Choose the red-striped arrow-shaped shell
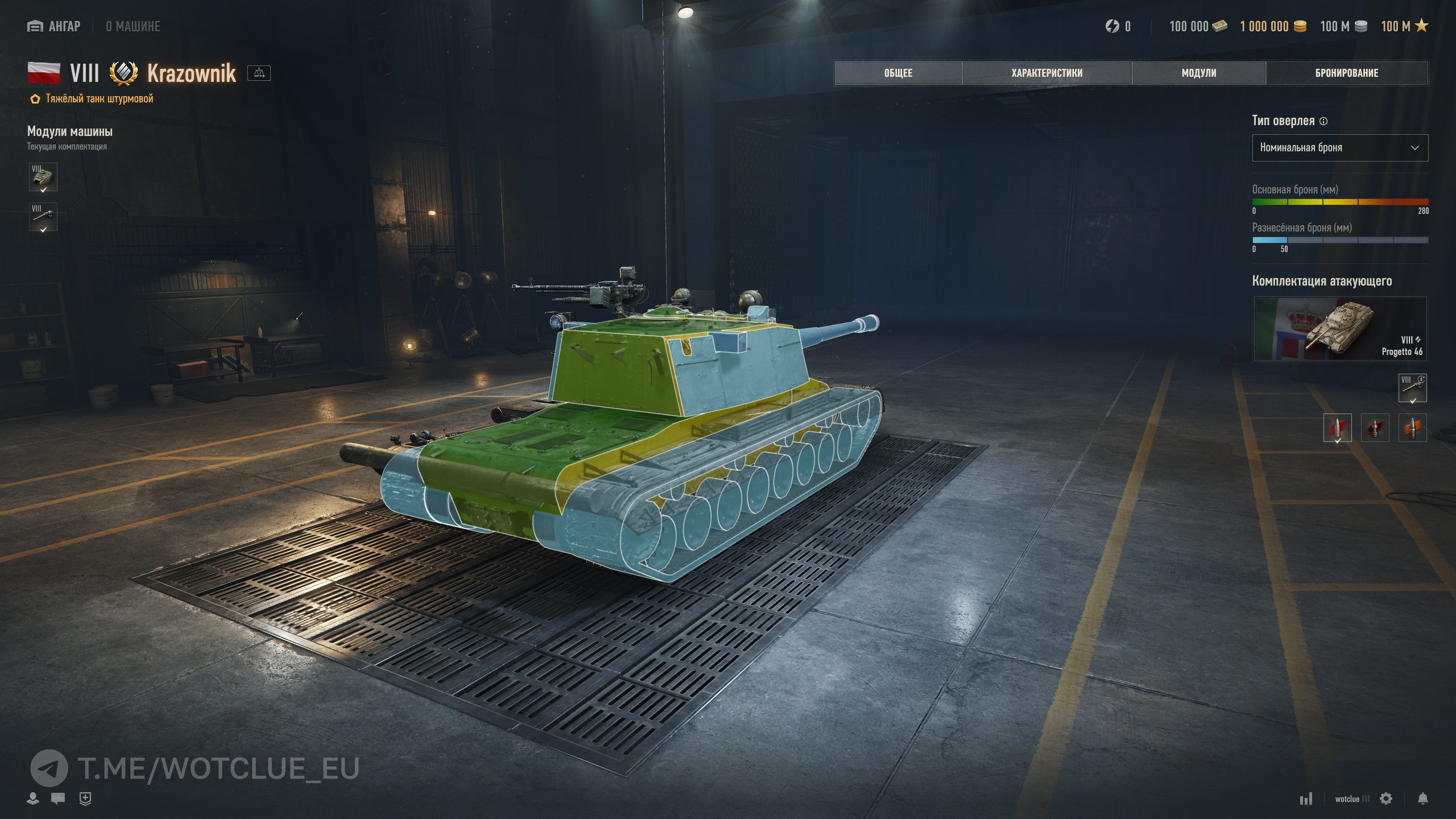The height and width of the screenshot is (819, 1456). pos(1375,428)
